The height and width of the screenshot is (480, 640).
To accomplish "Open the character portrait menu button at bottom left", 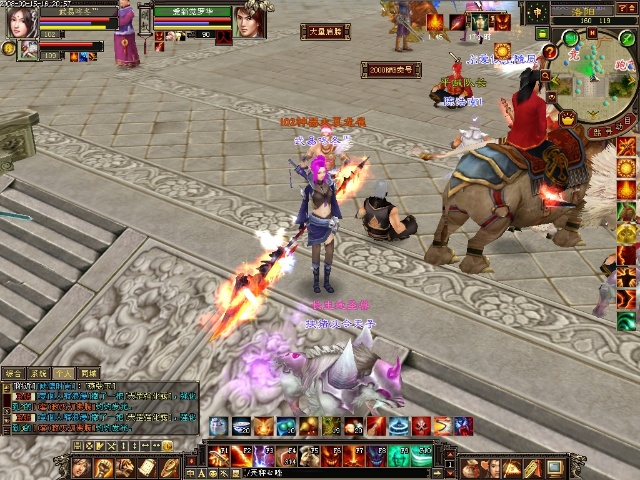I will 84,467.
